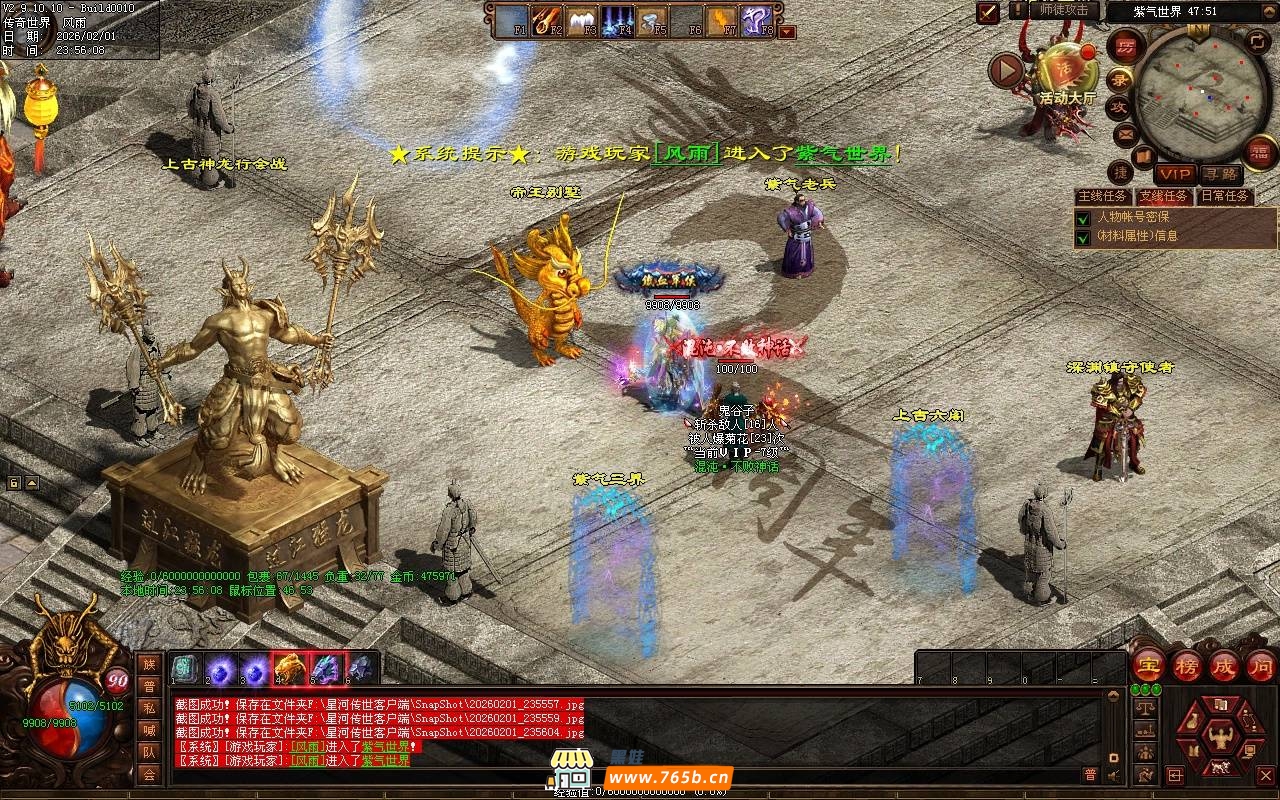Open the mail envelope icon
The image size is (1280, 800).
point(1126,134)
